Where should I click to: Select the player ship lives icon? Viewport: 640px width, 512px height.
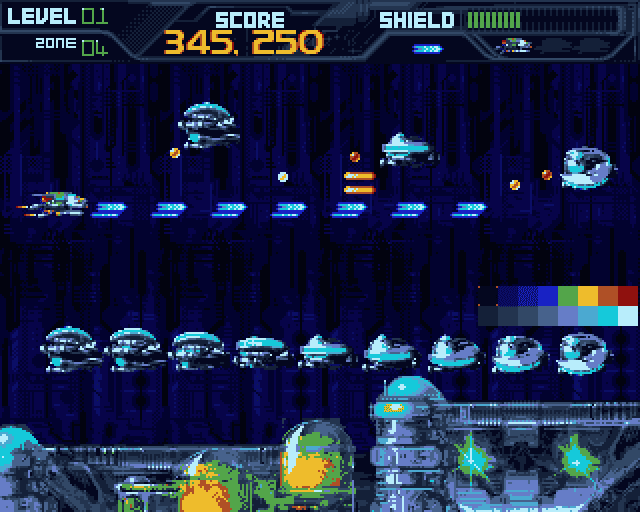(x=515, y=46)
